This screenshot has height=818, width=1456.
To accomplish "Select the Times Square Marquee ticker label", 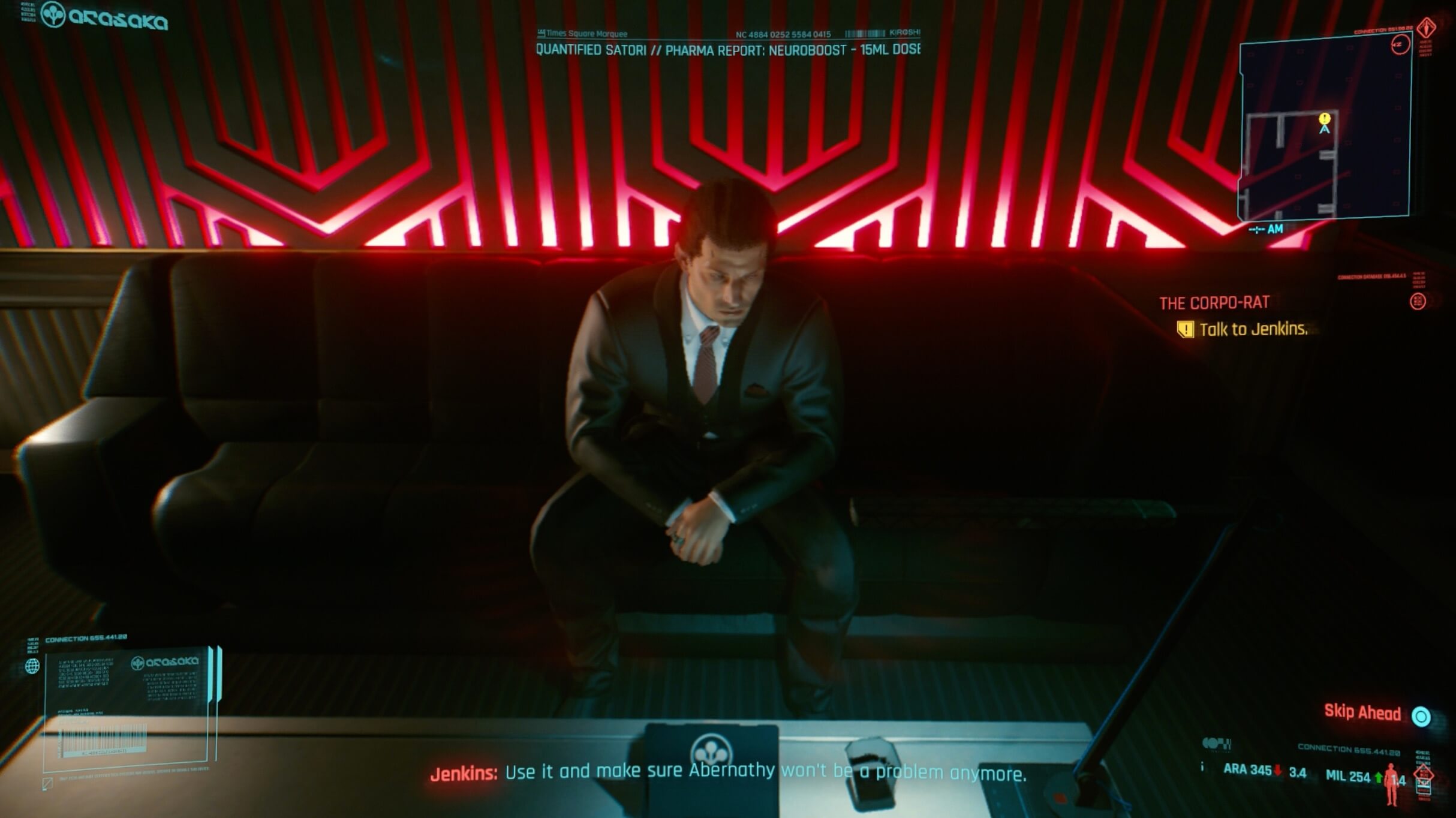I will tap(582, 34).
